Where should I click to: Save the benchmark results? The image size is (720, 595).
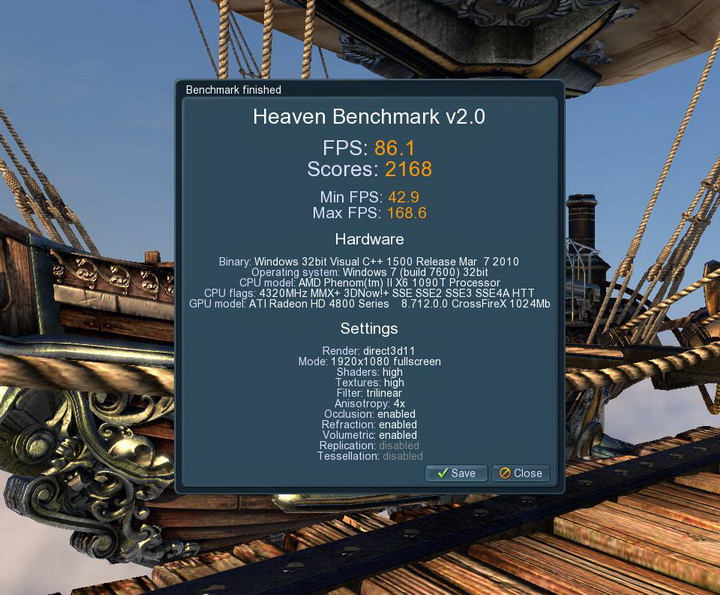click(456, 473)
